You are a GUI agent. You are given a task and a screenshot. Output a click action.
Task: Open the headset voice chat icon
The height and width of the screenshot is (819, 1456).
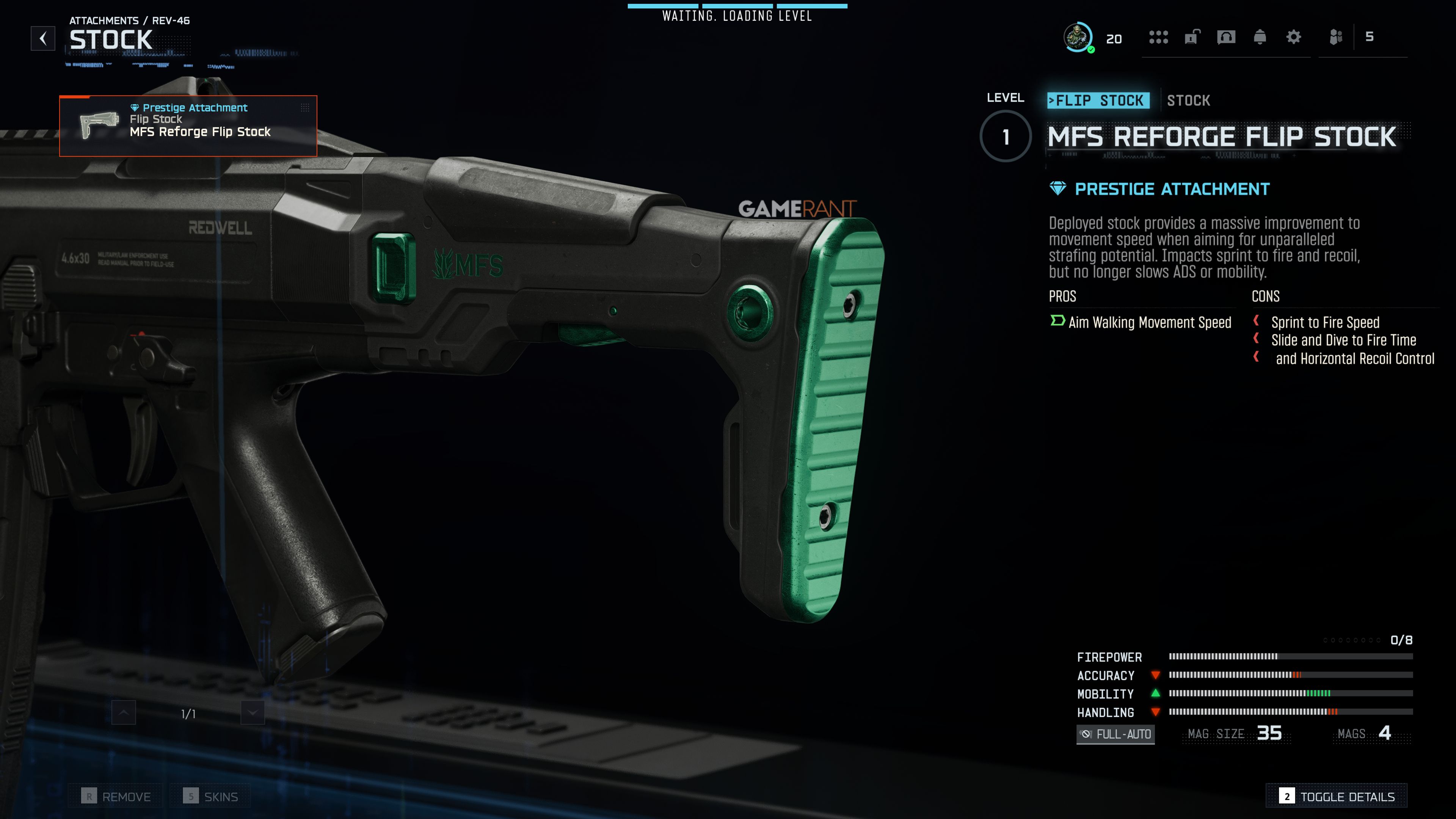point(1226,37)
